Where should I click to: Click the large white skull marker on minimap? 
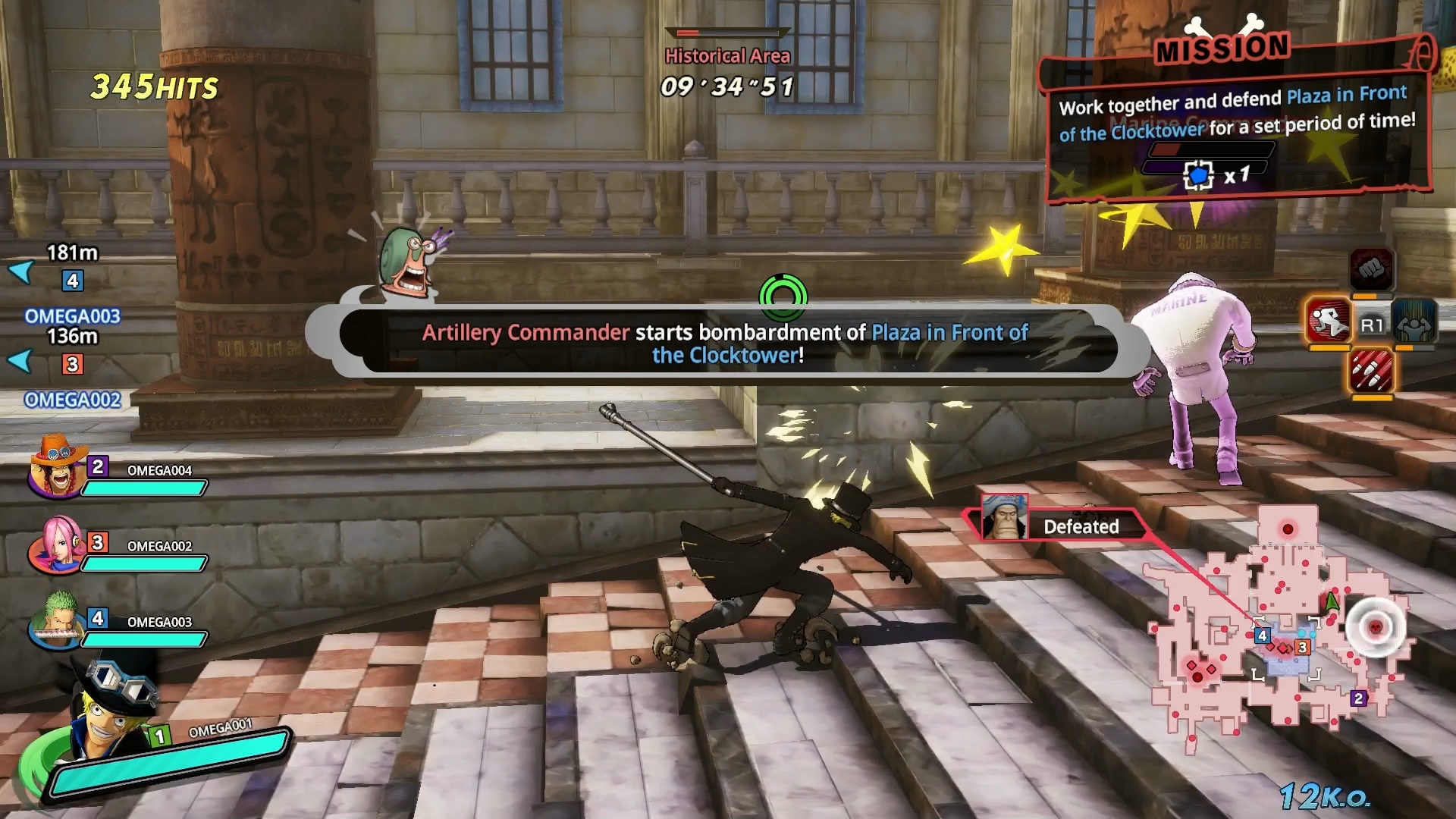[1376, 626]
